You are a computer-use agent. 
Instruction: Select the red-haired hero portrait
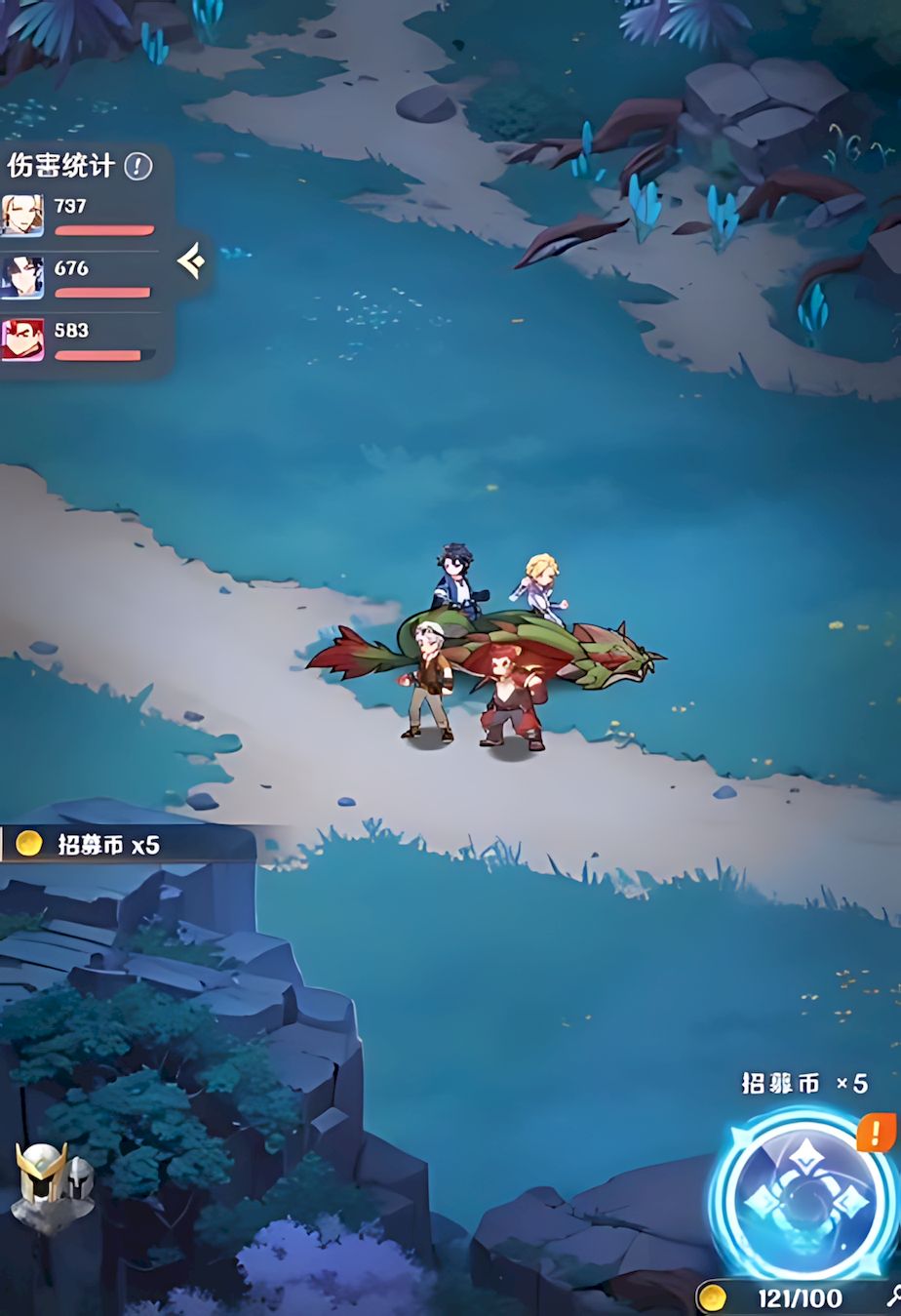tap(22, 339)
